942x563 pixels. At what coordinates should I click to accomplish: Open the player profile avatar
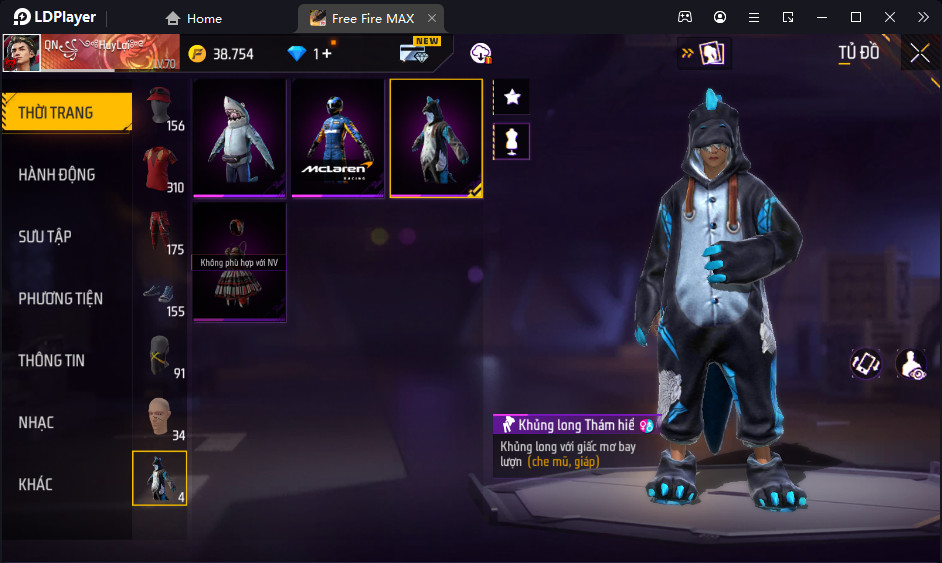(21, 53)
